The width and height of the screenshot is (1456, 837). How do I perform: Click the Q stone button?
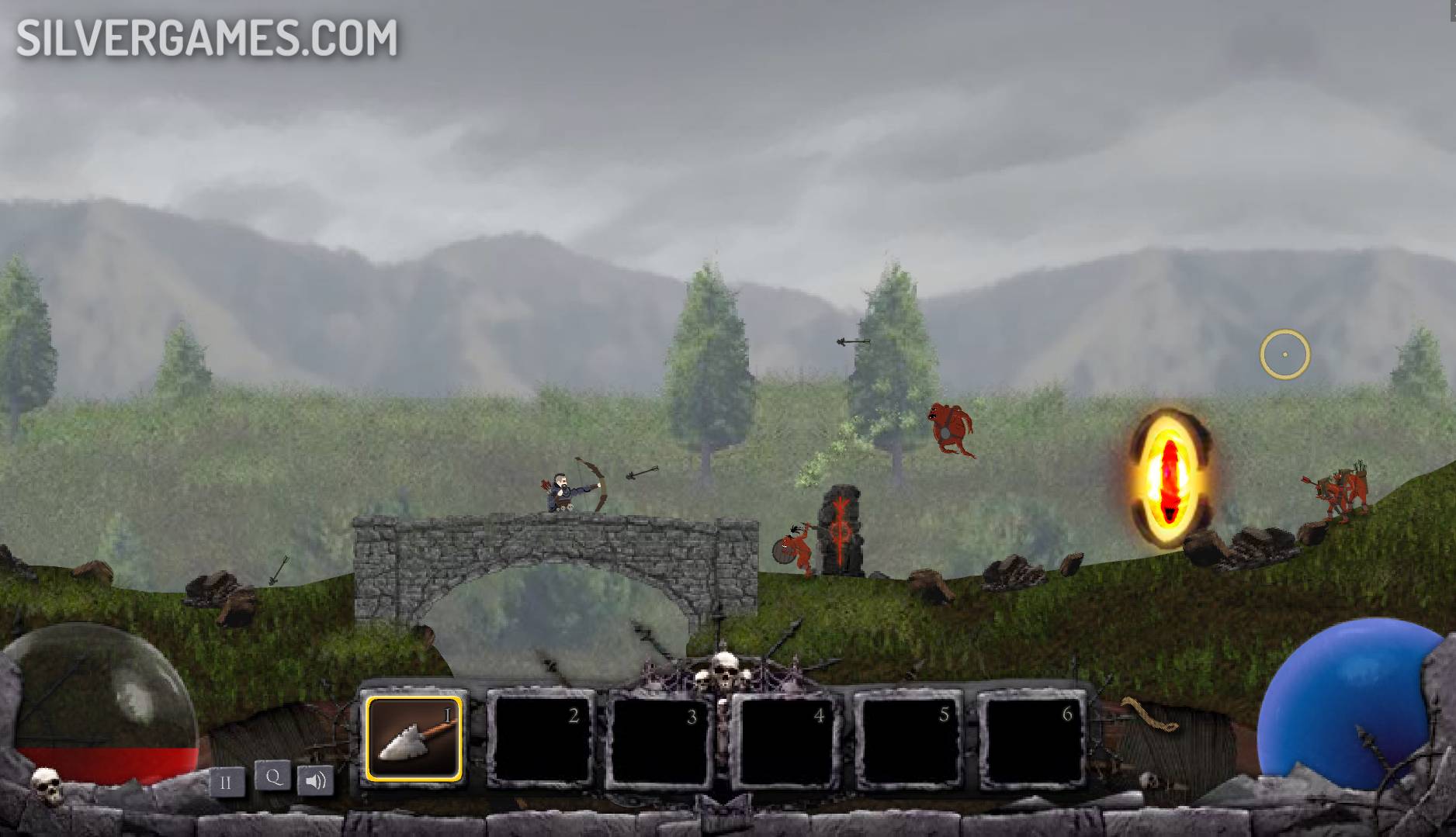point(273,776)
